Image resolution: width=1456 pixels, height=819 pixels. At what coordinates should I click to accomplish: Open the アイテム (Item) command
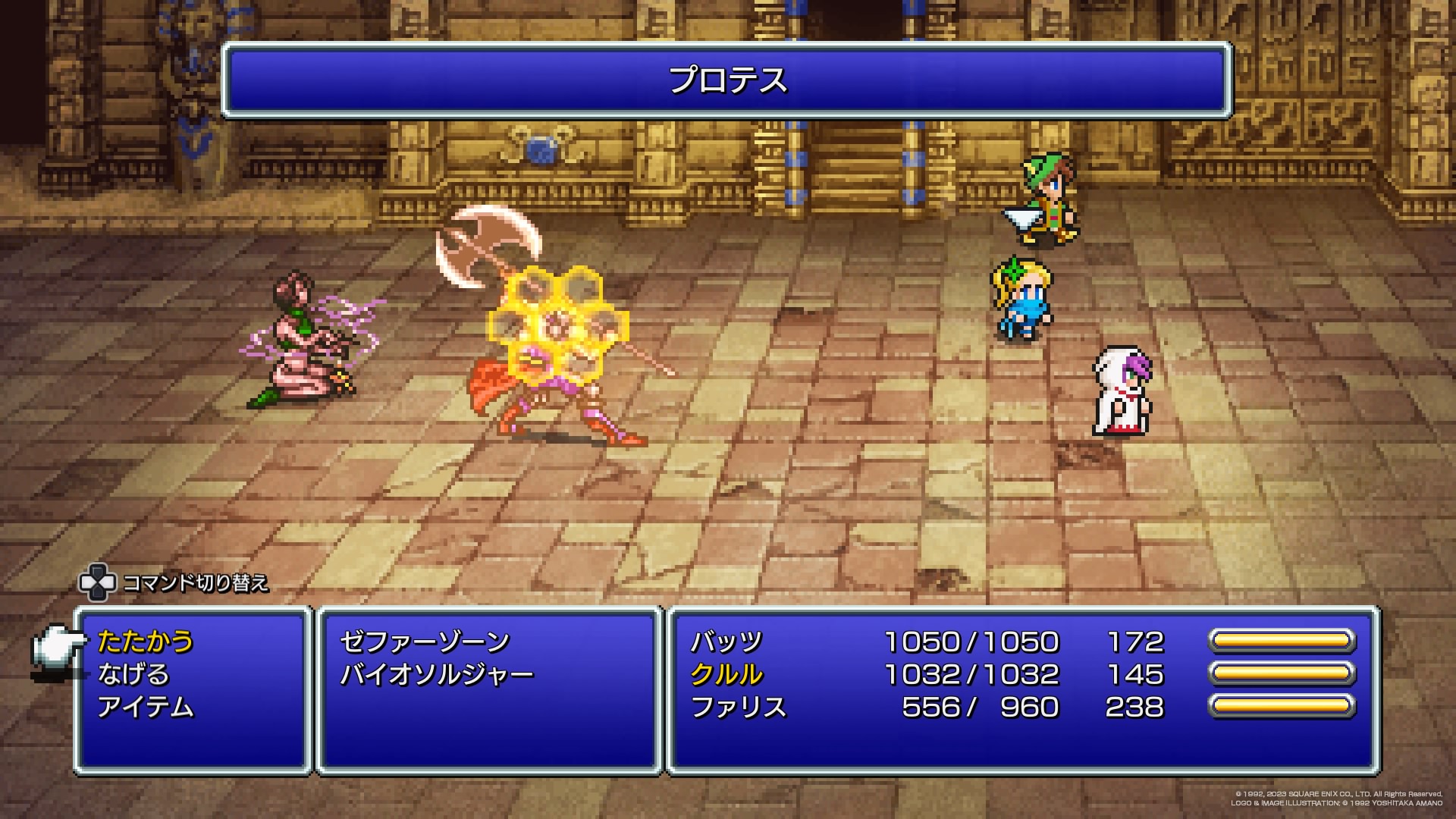[x=146, y=707]
